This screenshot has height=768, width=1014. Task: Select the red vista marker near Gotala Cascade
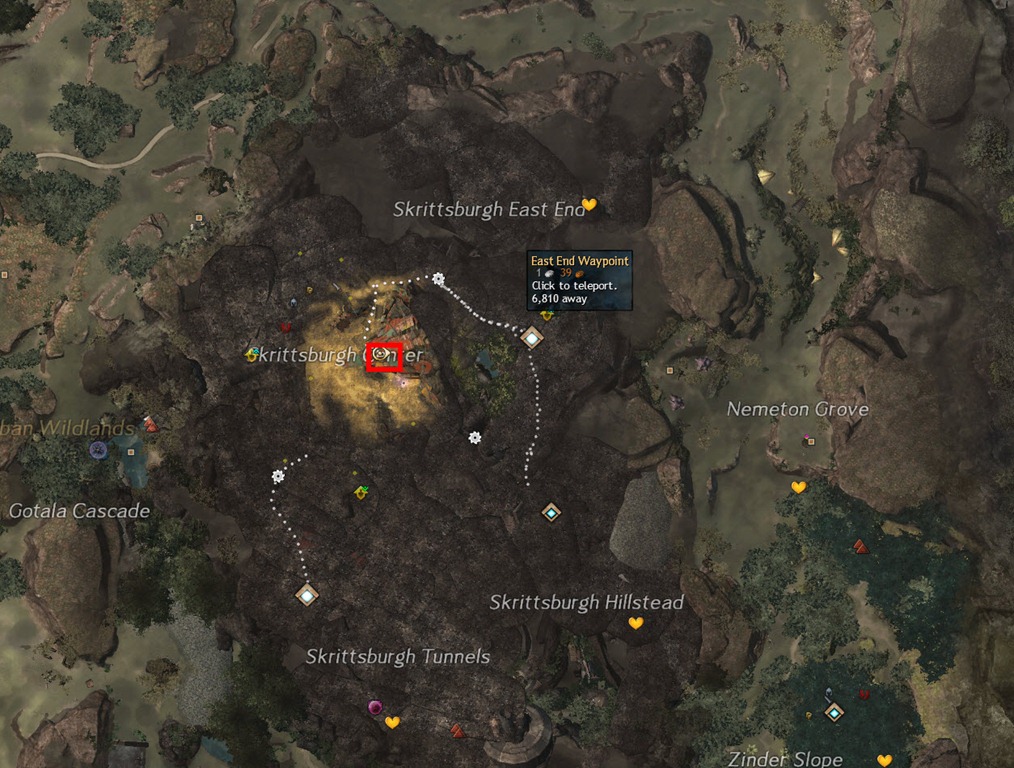click(151, 425)
